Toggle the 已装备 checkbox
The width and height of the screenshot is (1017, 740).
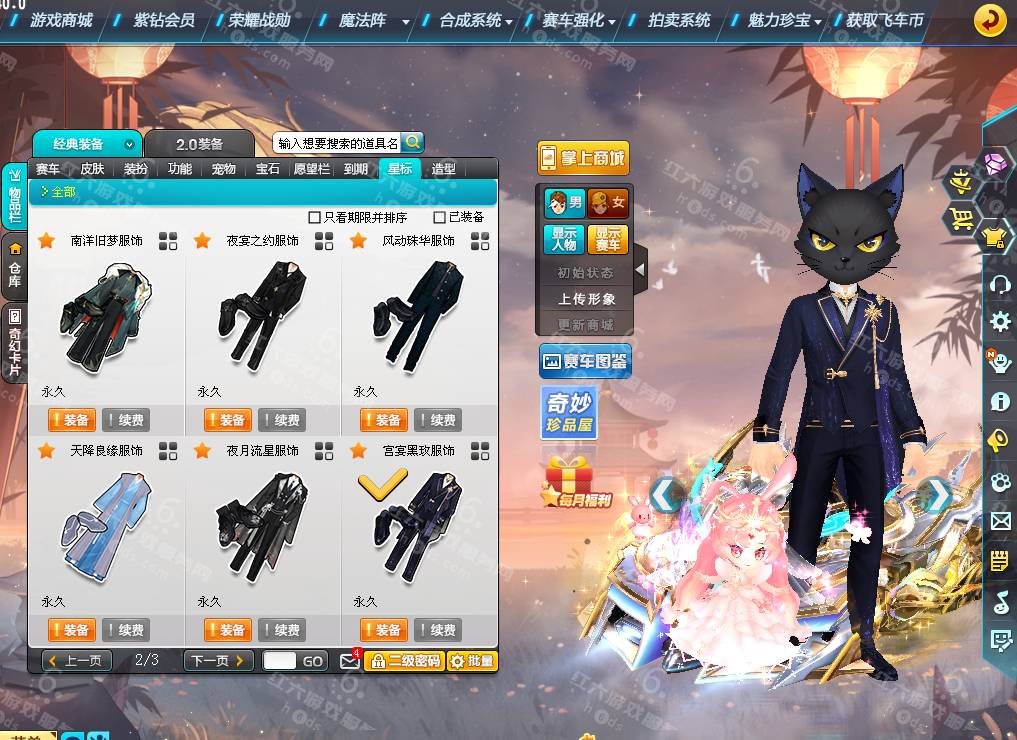tap(440, 217)
